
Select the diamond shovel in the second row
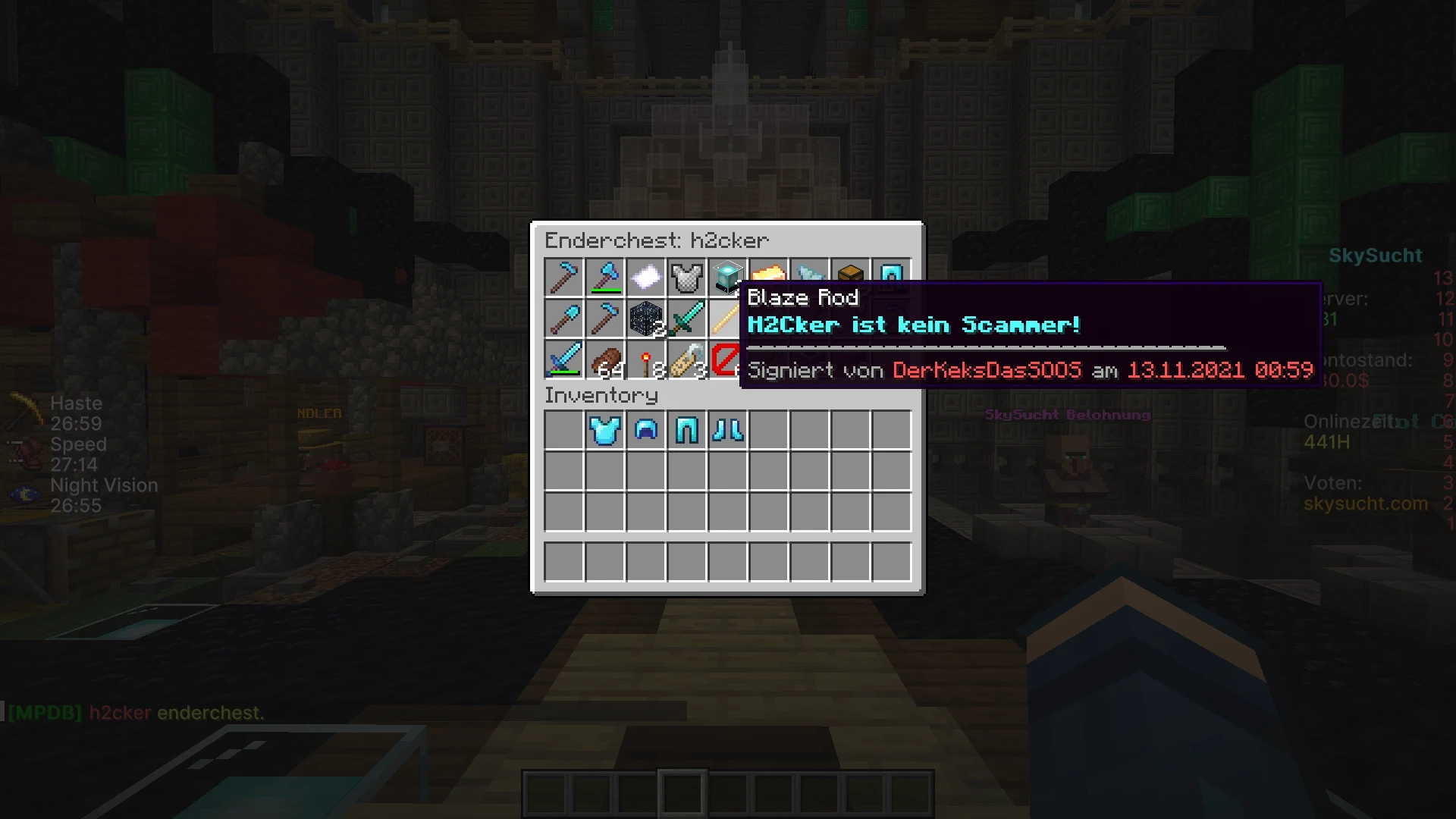click(x=563, y=318)
